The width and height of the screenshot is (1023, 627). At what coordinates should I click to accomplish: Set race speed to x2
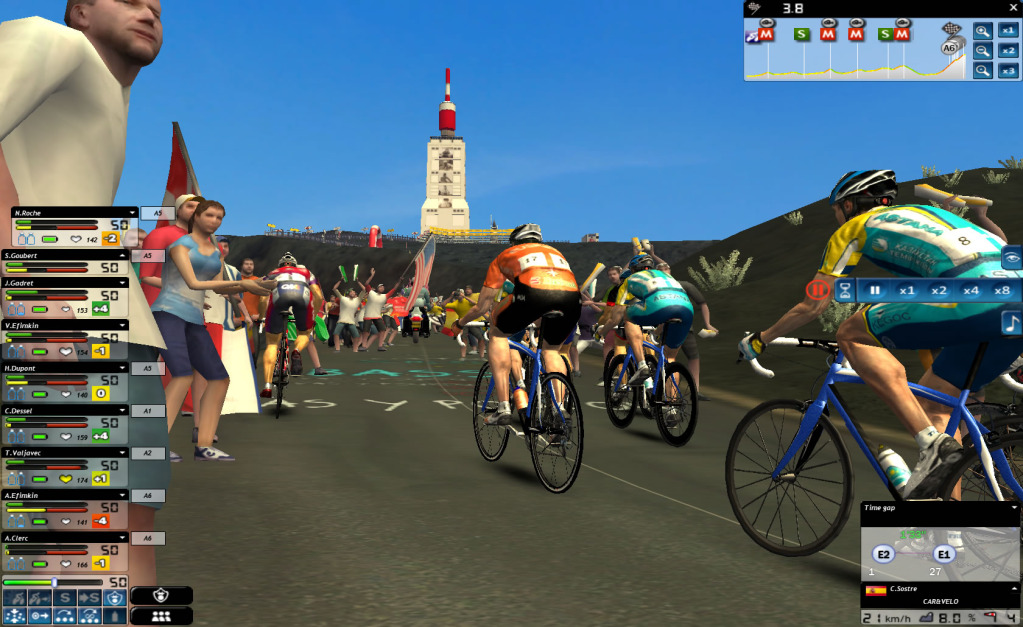[938, 290]
